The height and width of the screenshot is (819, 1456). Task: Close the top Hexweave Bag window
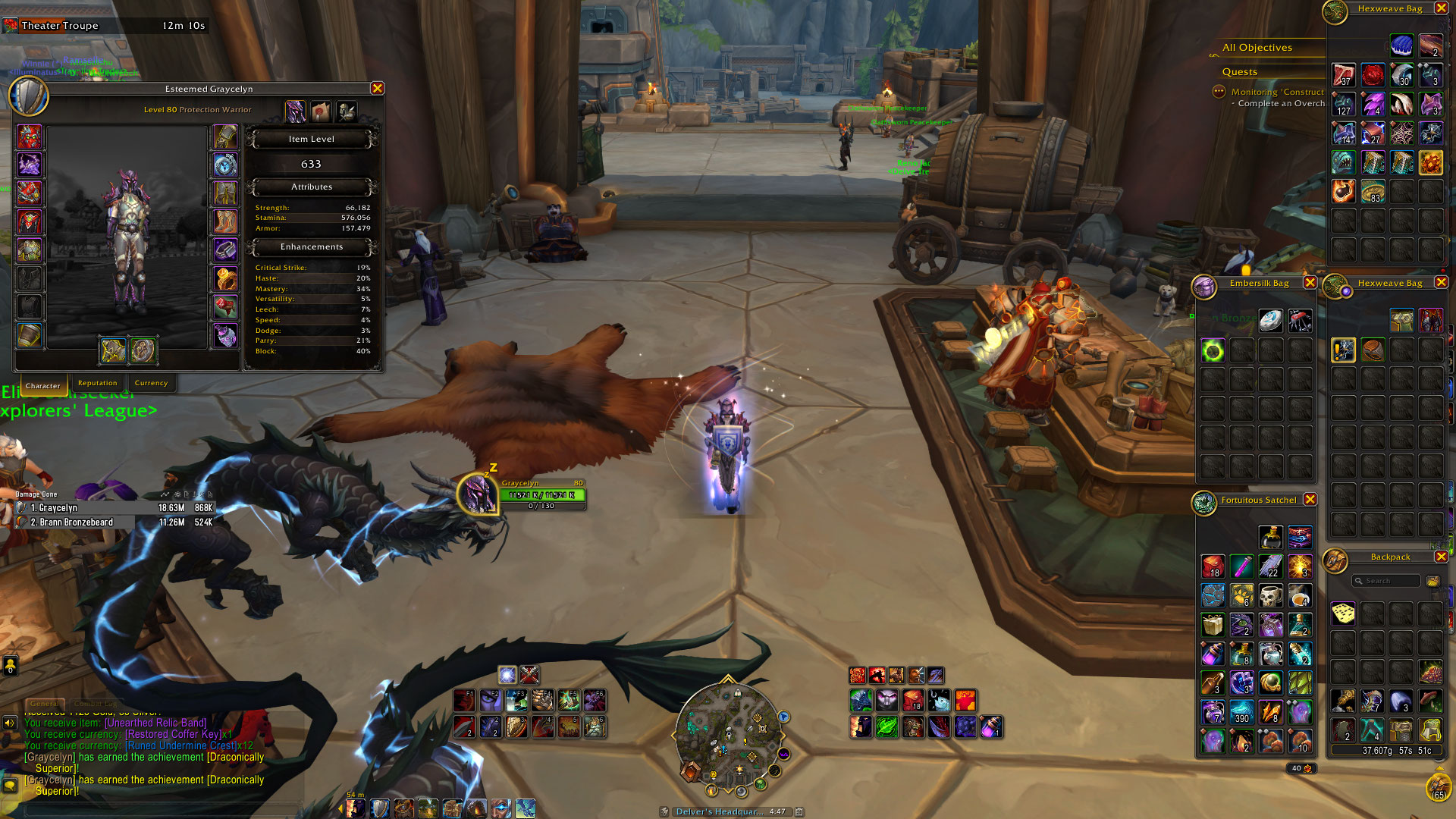click(x=1441, y=8)
